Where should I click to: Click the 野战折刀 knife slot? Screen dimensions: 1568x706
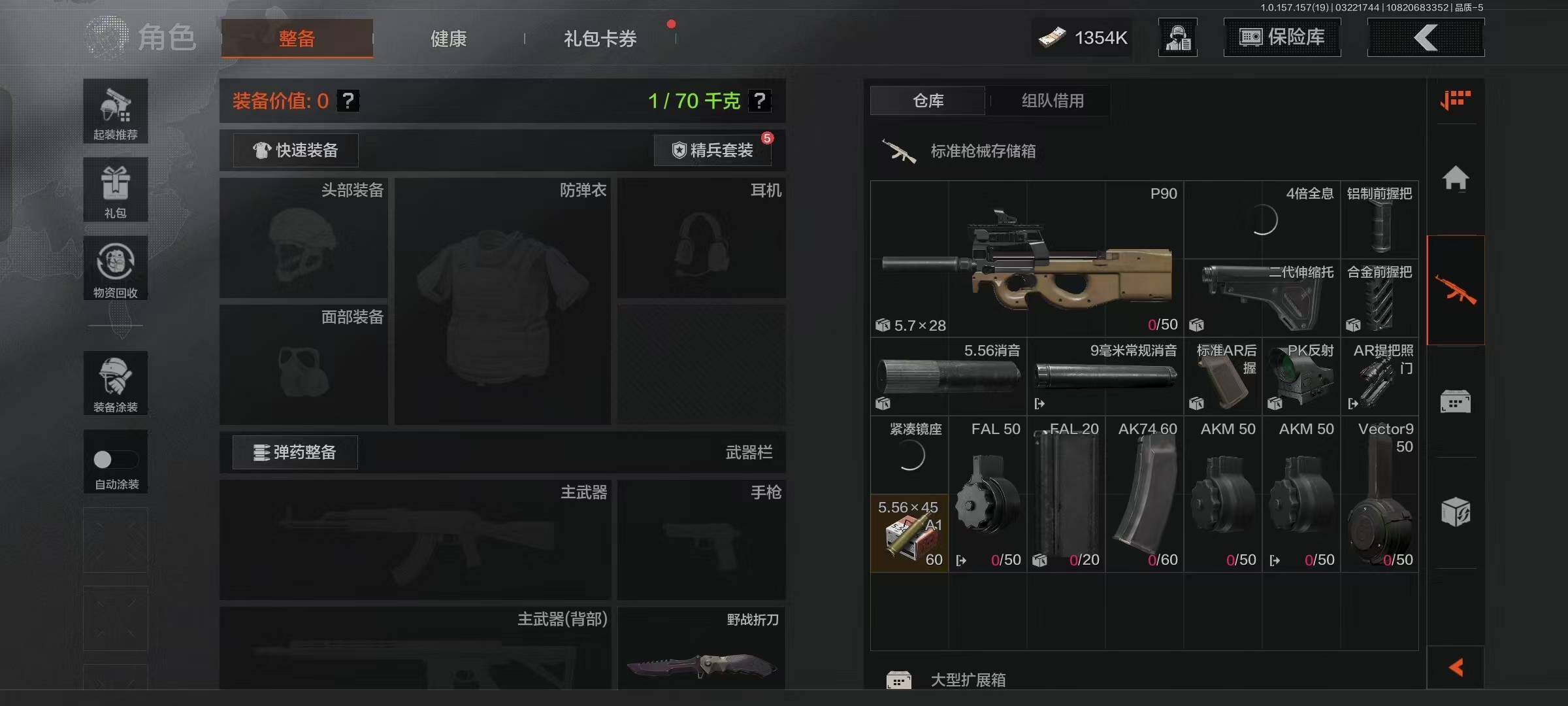coord(701,648)
